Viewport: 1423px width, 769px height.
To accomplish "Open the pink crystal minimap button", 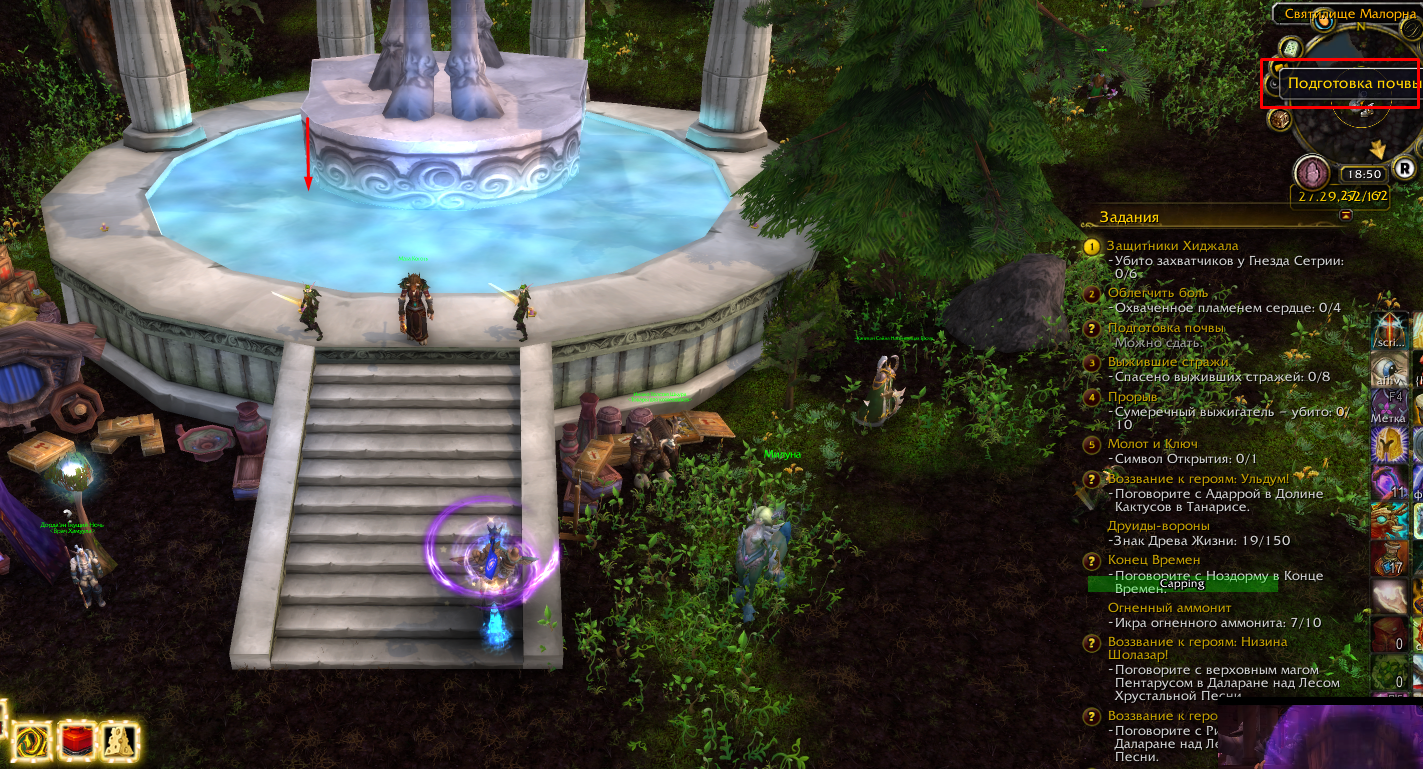I will 1311,172.
